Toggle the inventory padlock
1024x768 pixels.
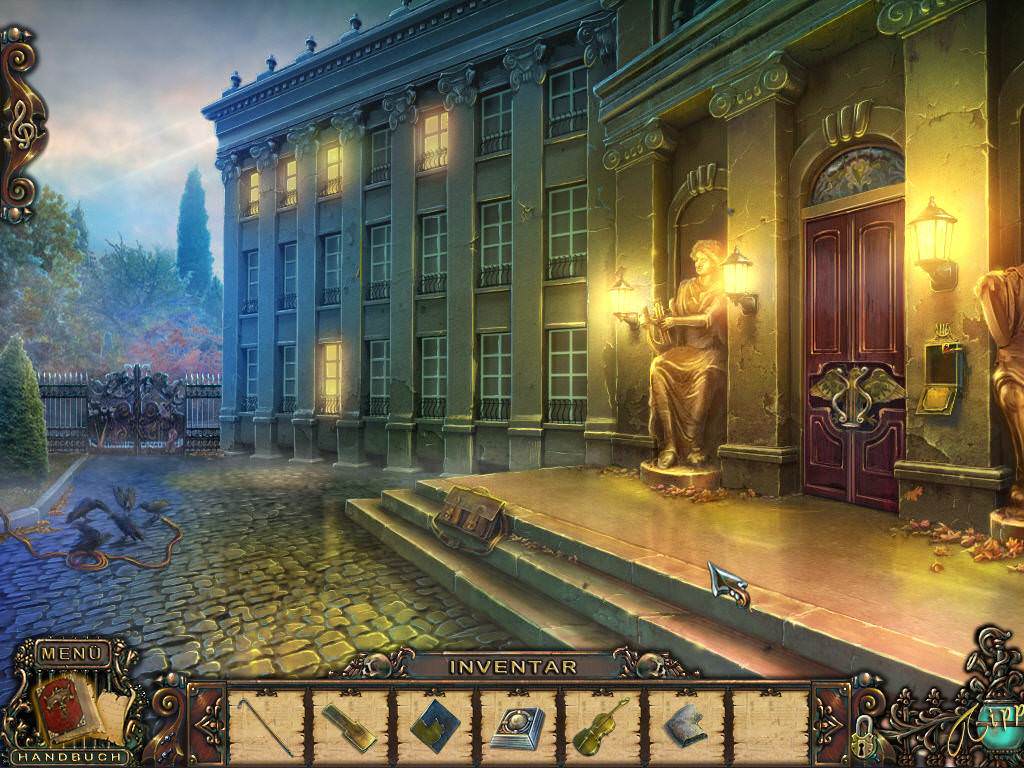coord(863,735)
